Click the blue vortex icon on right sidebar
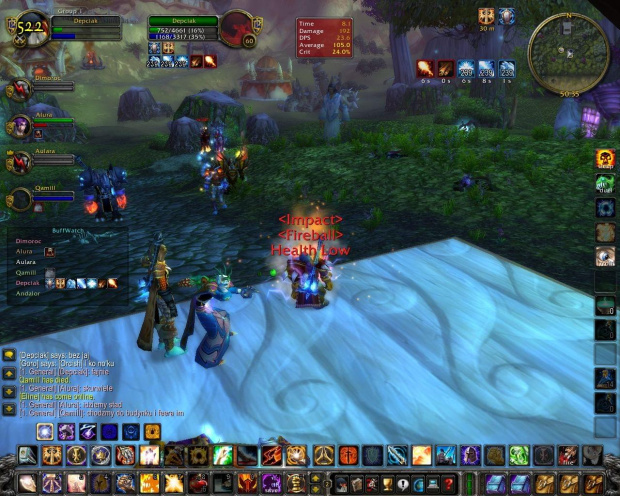 605,207
